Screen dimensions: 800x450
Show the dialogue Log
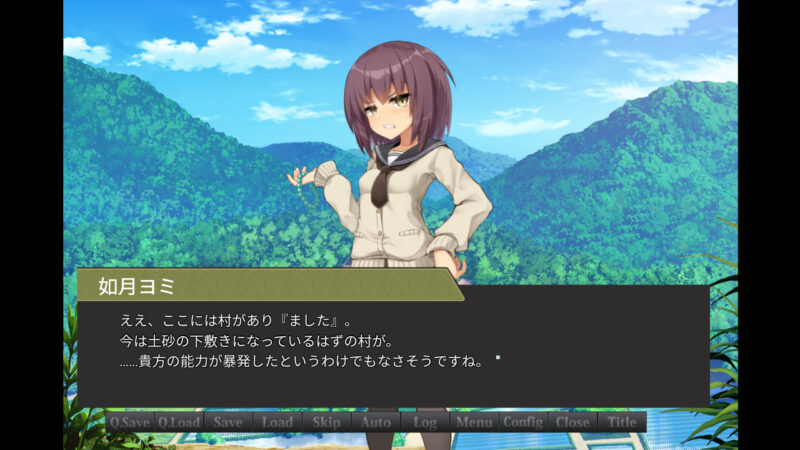pyautogui.click(x=425, y=422)
